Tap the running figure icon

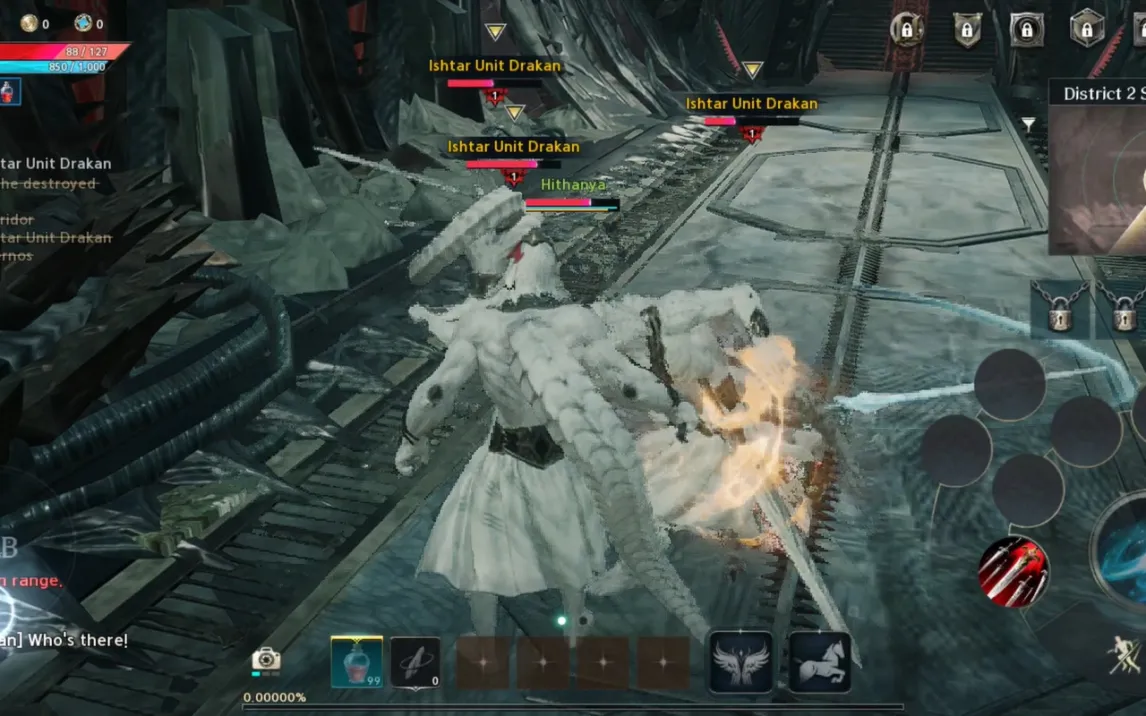pyautogui.click(x=1124, y=655)
